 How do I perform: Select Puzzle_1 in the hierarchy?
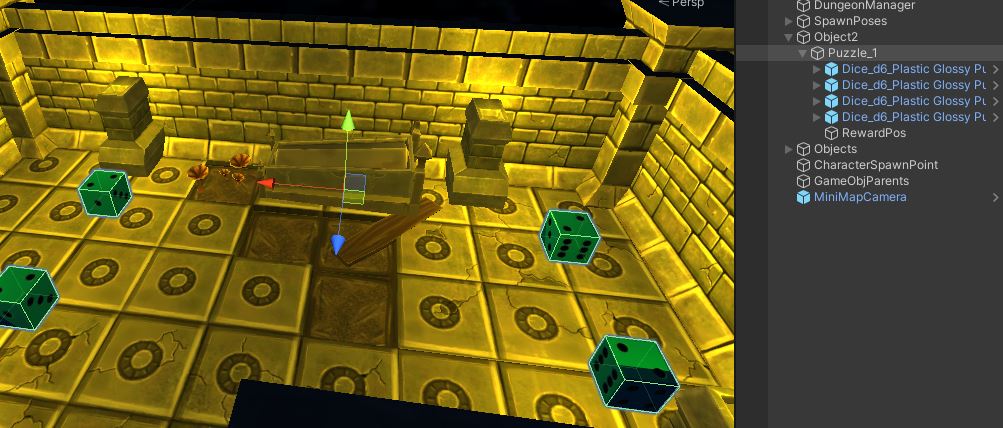pyautogui.click(x=852, y=53)
